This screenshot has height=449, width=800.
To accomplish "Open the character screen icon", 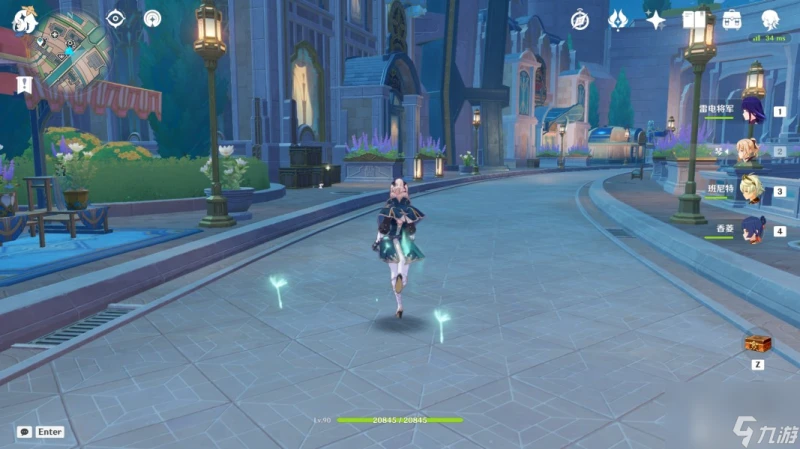I will (x=770, y=19).
